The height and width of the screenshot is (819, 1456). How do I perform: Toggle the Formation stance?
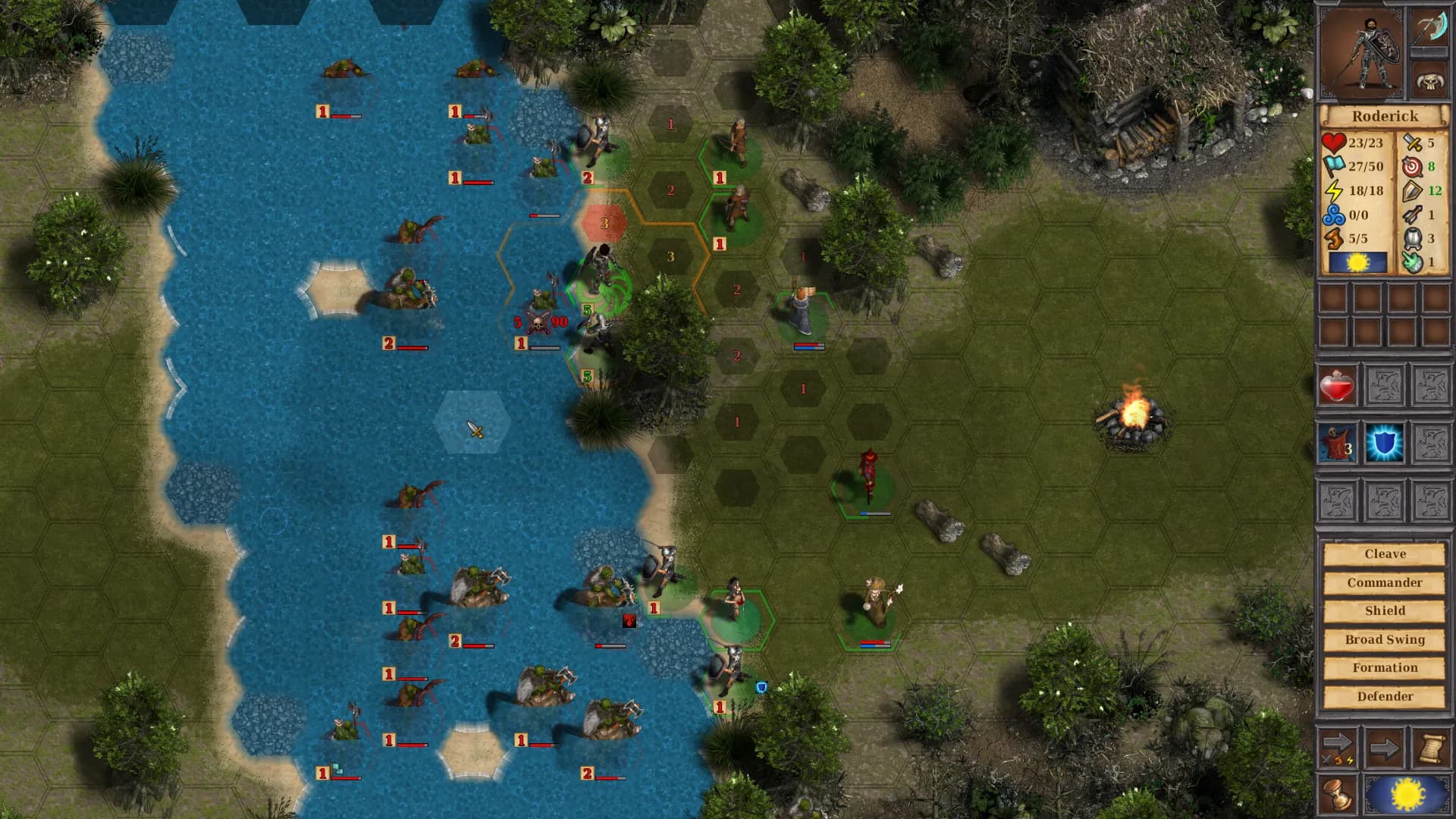click(x=1385, y=667)
